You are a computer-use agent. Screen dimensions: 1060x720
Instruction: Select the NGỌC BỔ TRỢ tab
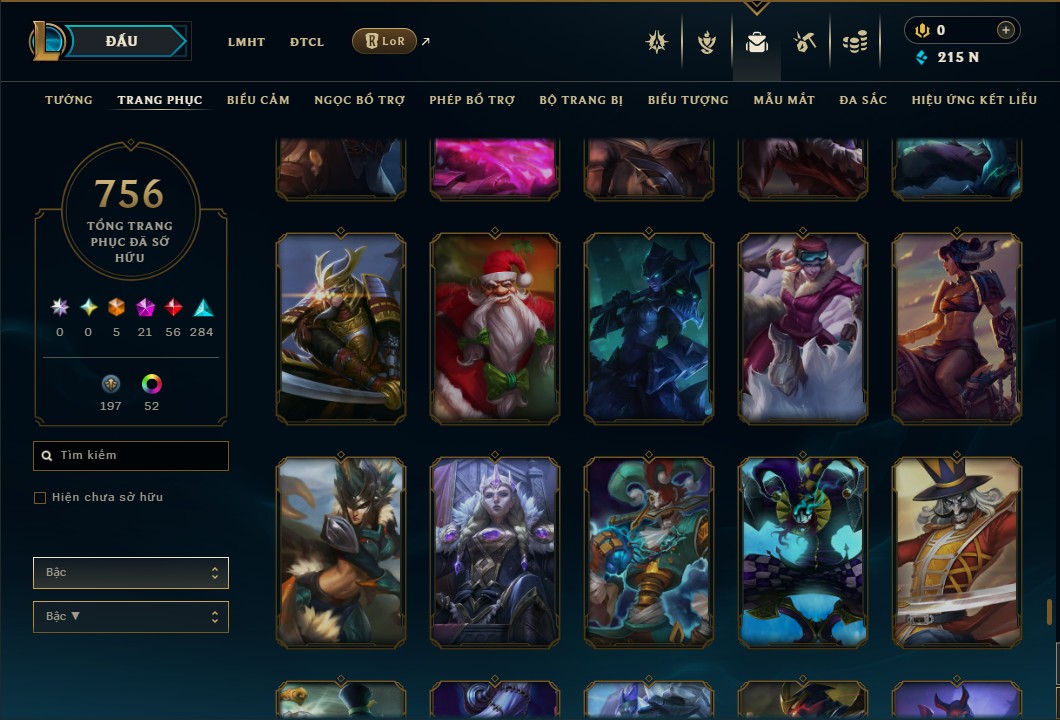tap(359, 100)
